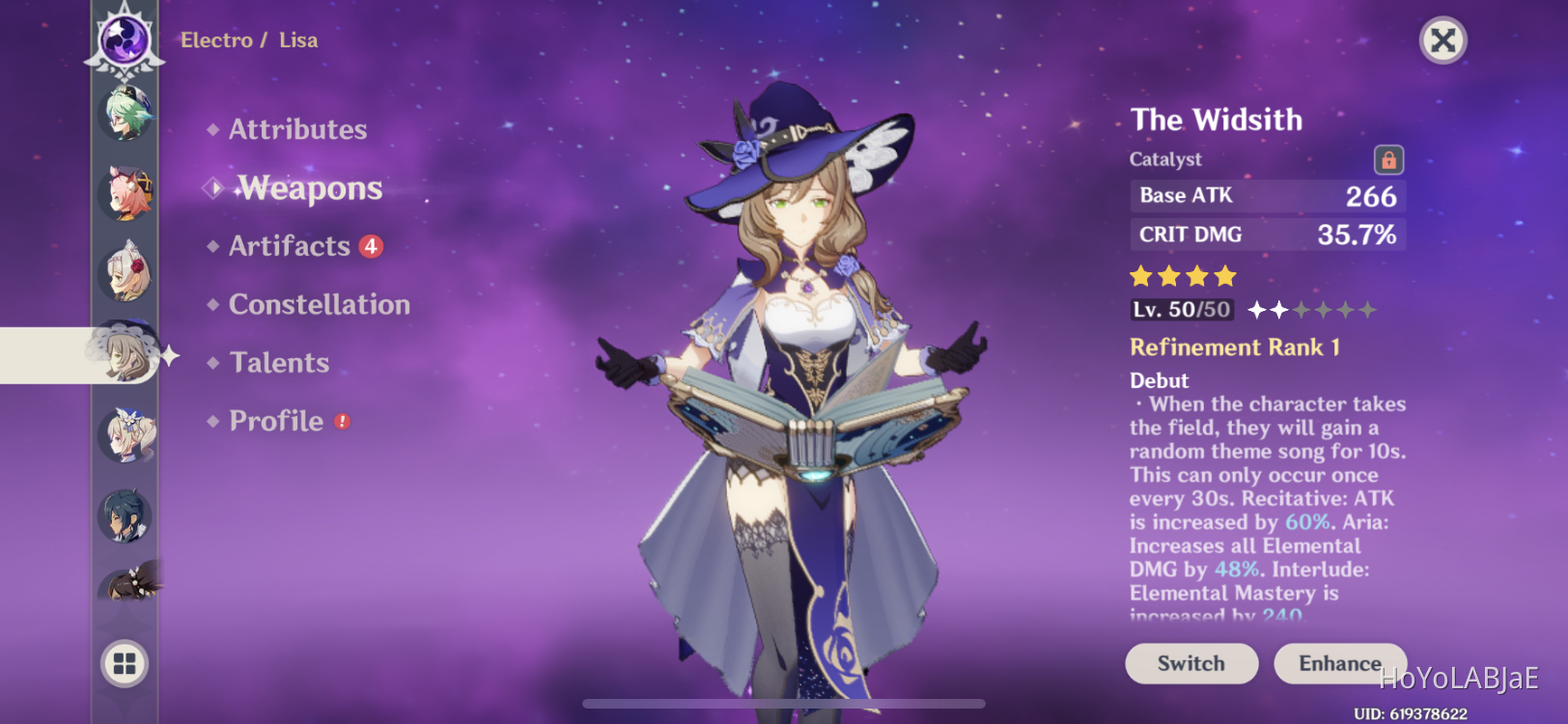Open the Attributes section
The height and width of the screenshot is (724, 1568).
[x=297, y=129]
